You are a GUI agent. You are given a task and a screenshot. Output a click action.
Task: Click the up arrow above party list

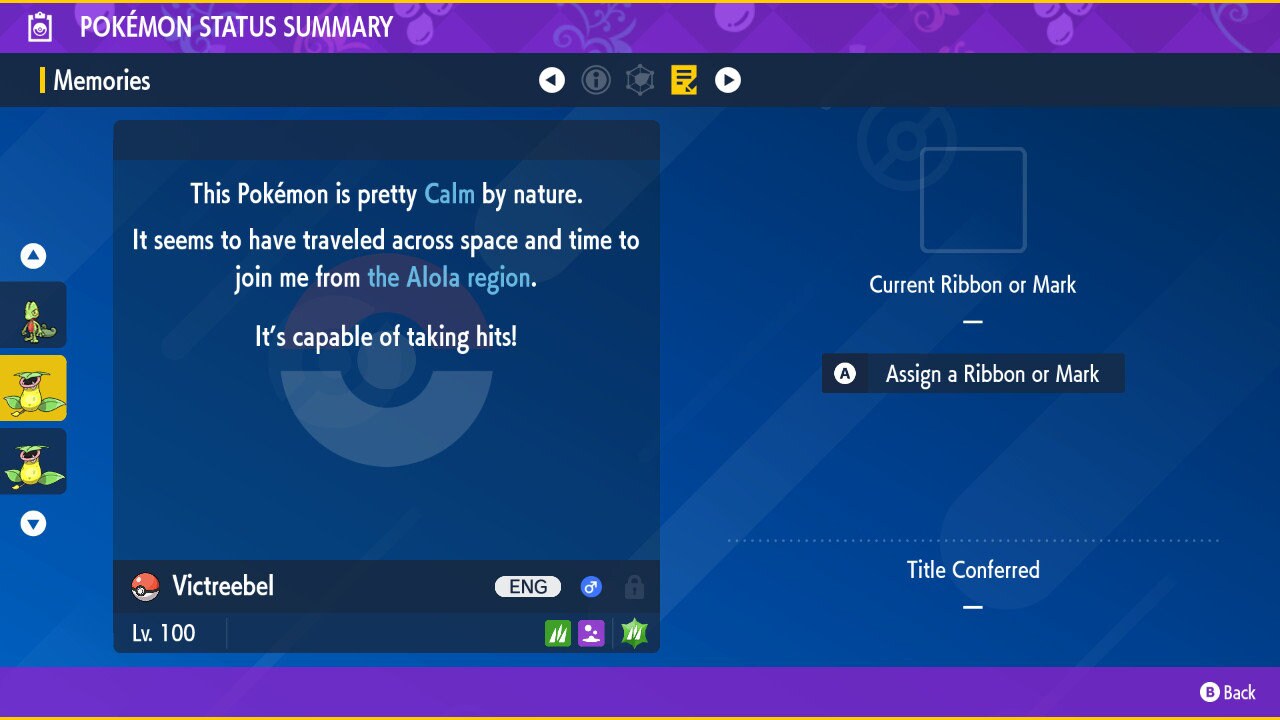(33, 256)
